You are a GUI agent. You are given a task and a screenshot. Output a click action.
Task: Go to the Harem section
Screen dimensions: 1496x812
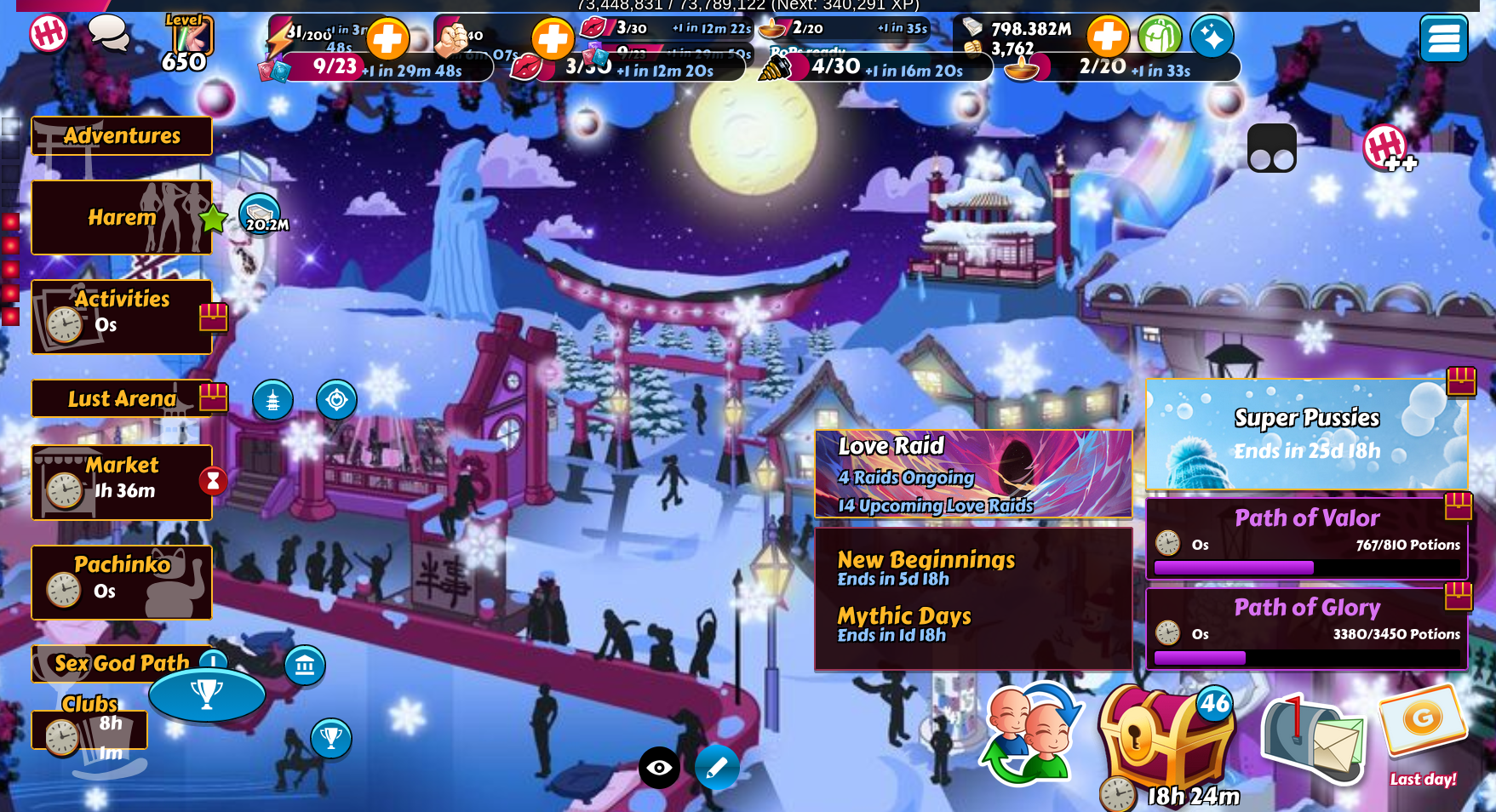point(122,218)
